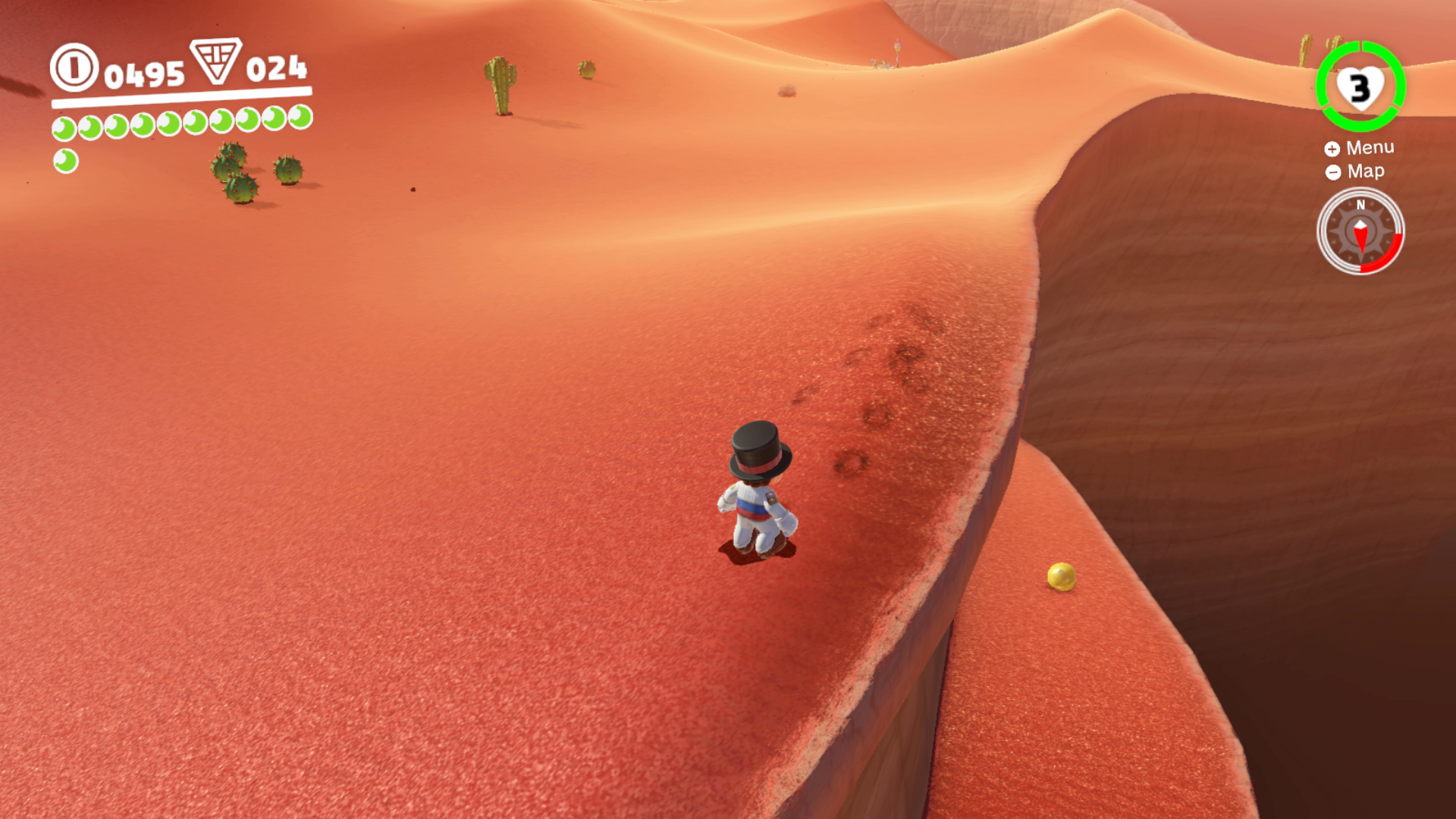Click the purple coin count reading 024
The height and width of the screenshot is (819, 1456).
point(276,70)
